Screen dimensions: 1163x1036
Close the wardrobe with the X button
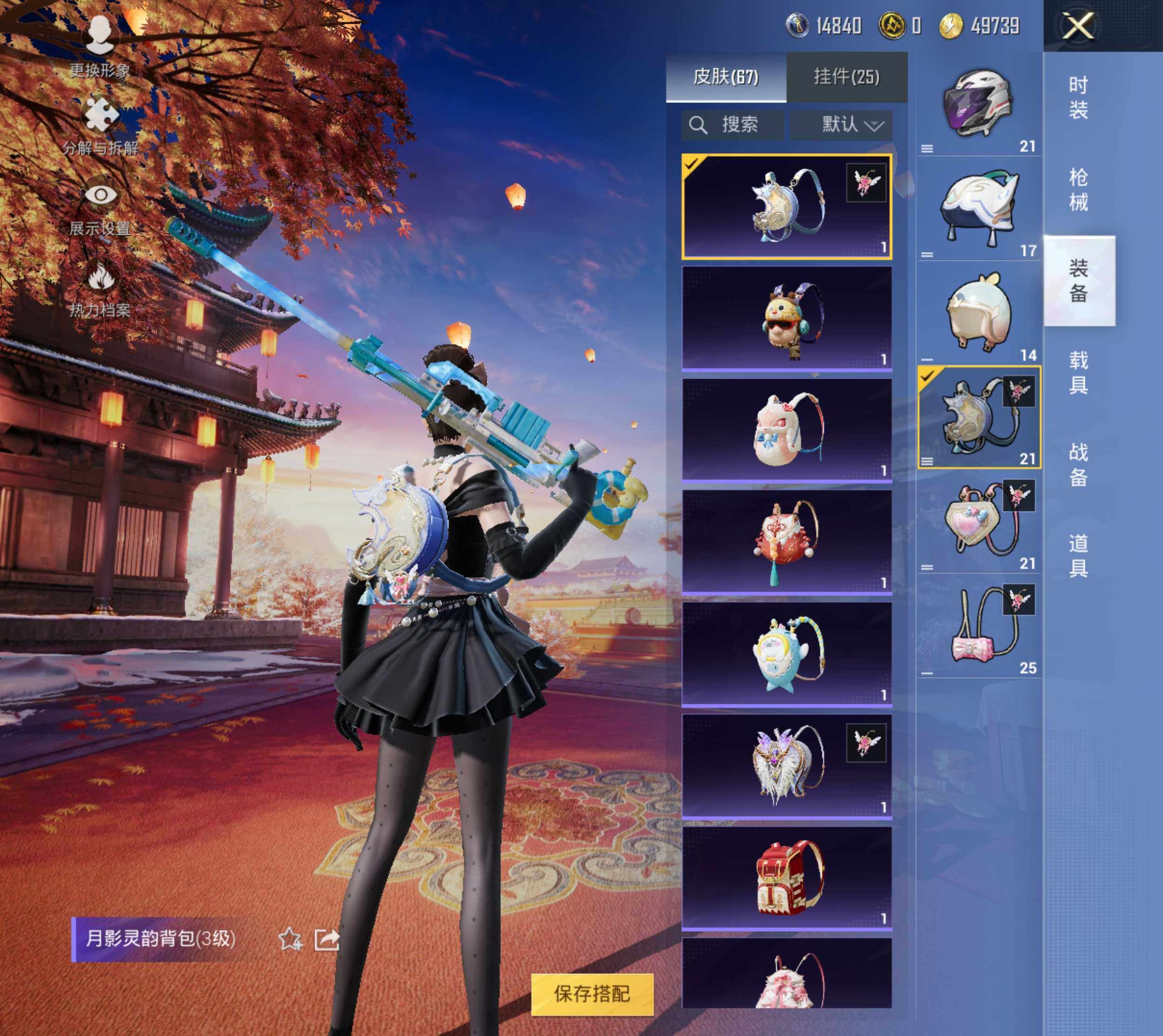tap(1079, 26)
